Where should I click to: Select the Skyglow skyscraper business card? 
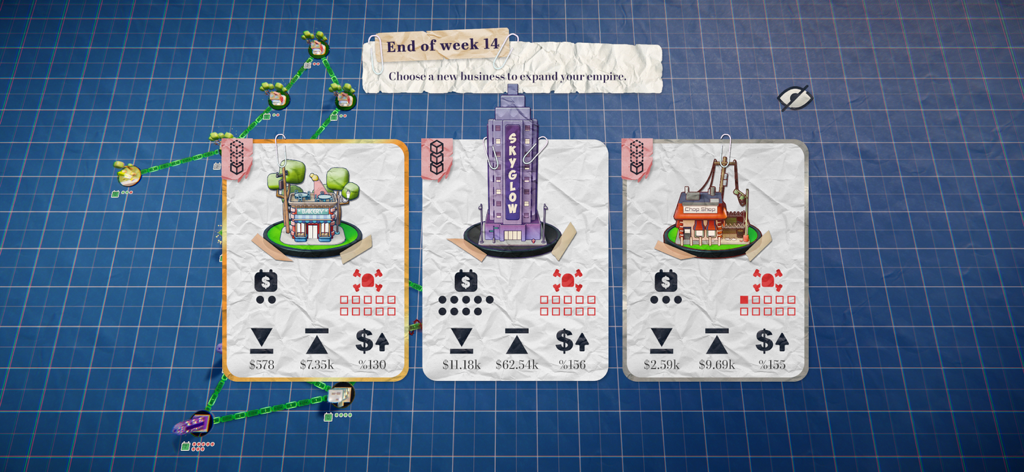pyautogui.click(x=515, y=259)
